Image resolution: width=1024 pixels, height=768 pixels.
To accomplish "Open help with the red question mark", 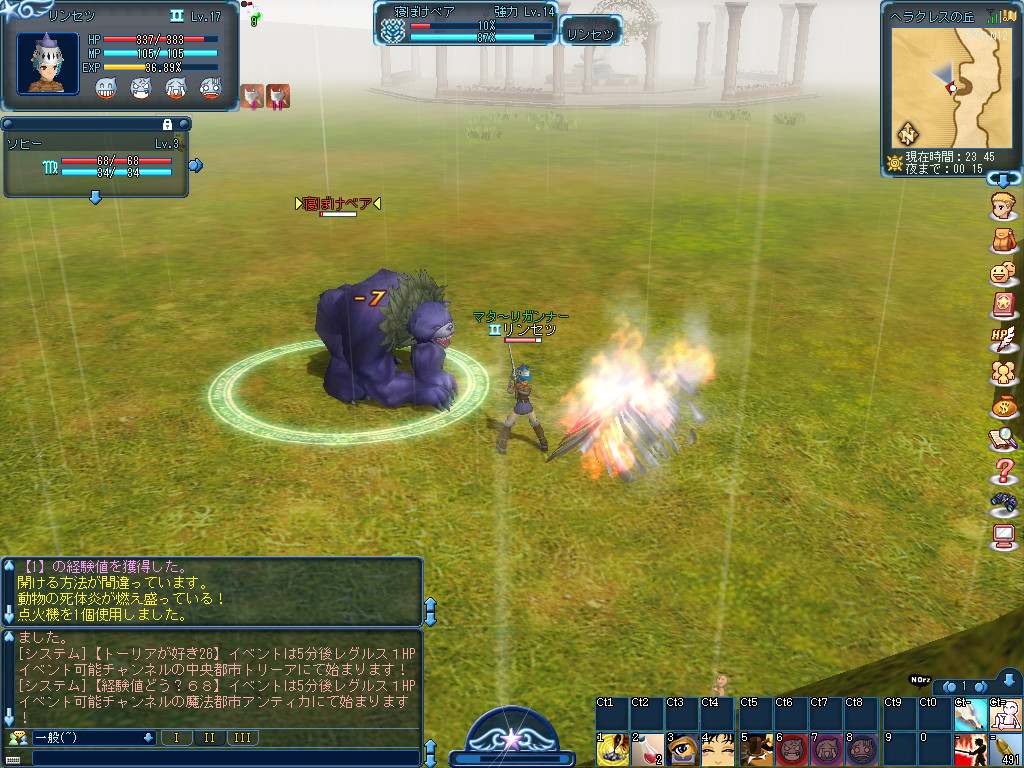I will click(x=1004, y=470).
